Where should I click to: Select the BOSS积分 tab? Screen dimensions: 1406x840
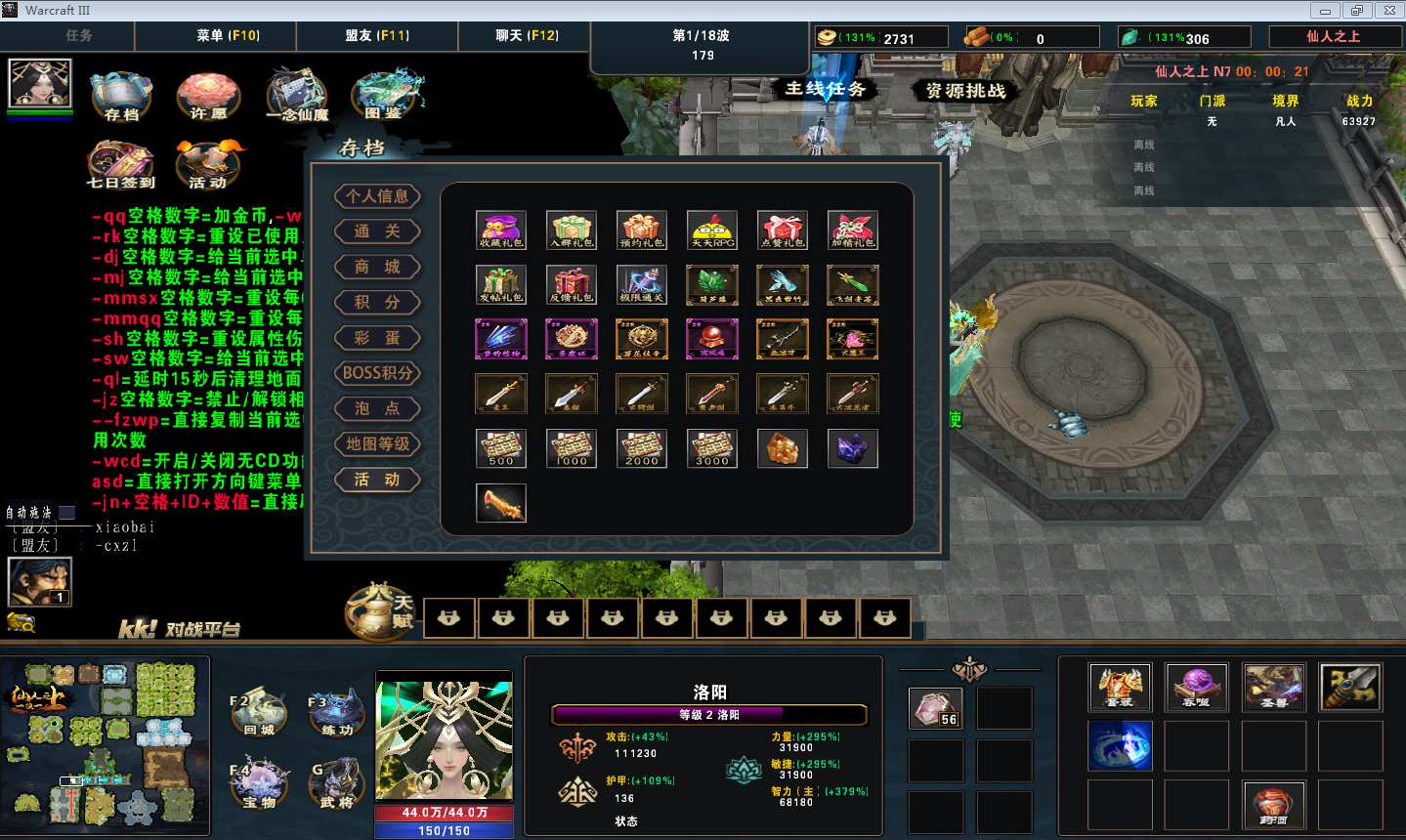(377, 373)
